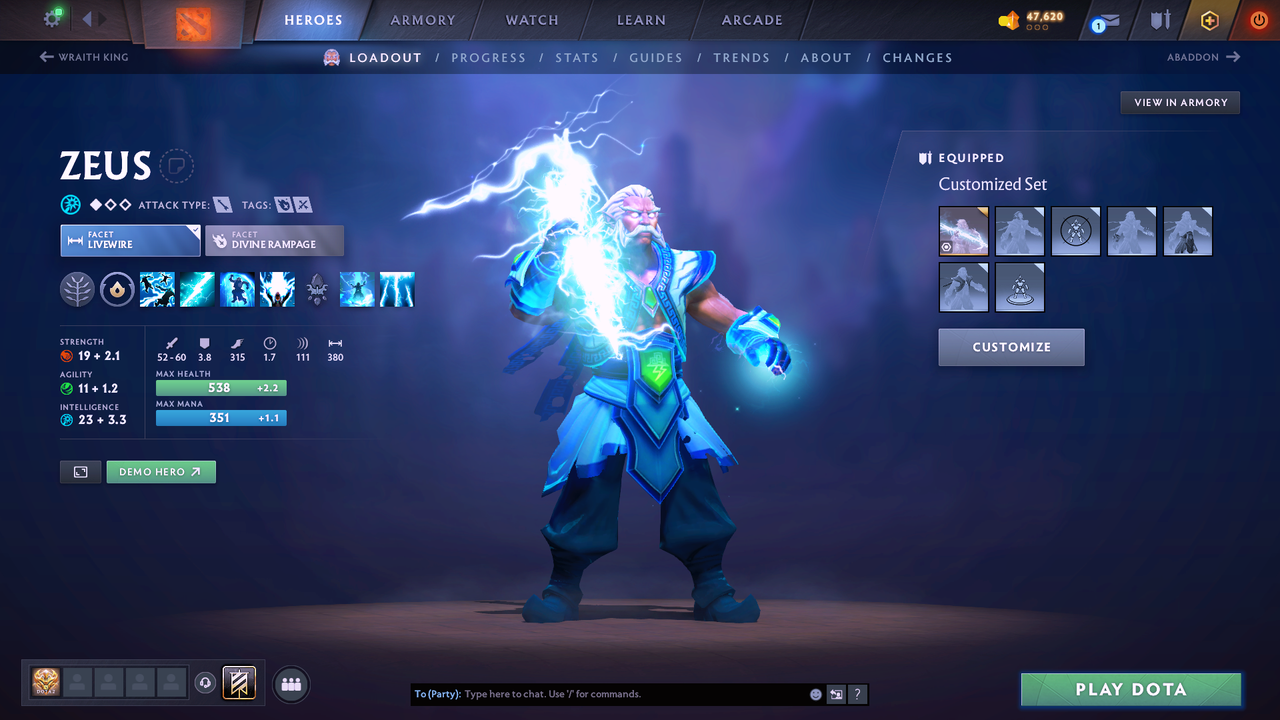Screen dimensions: 1280x720
Task: Toggle the chat translate icon
Action: point(836,693)
